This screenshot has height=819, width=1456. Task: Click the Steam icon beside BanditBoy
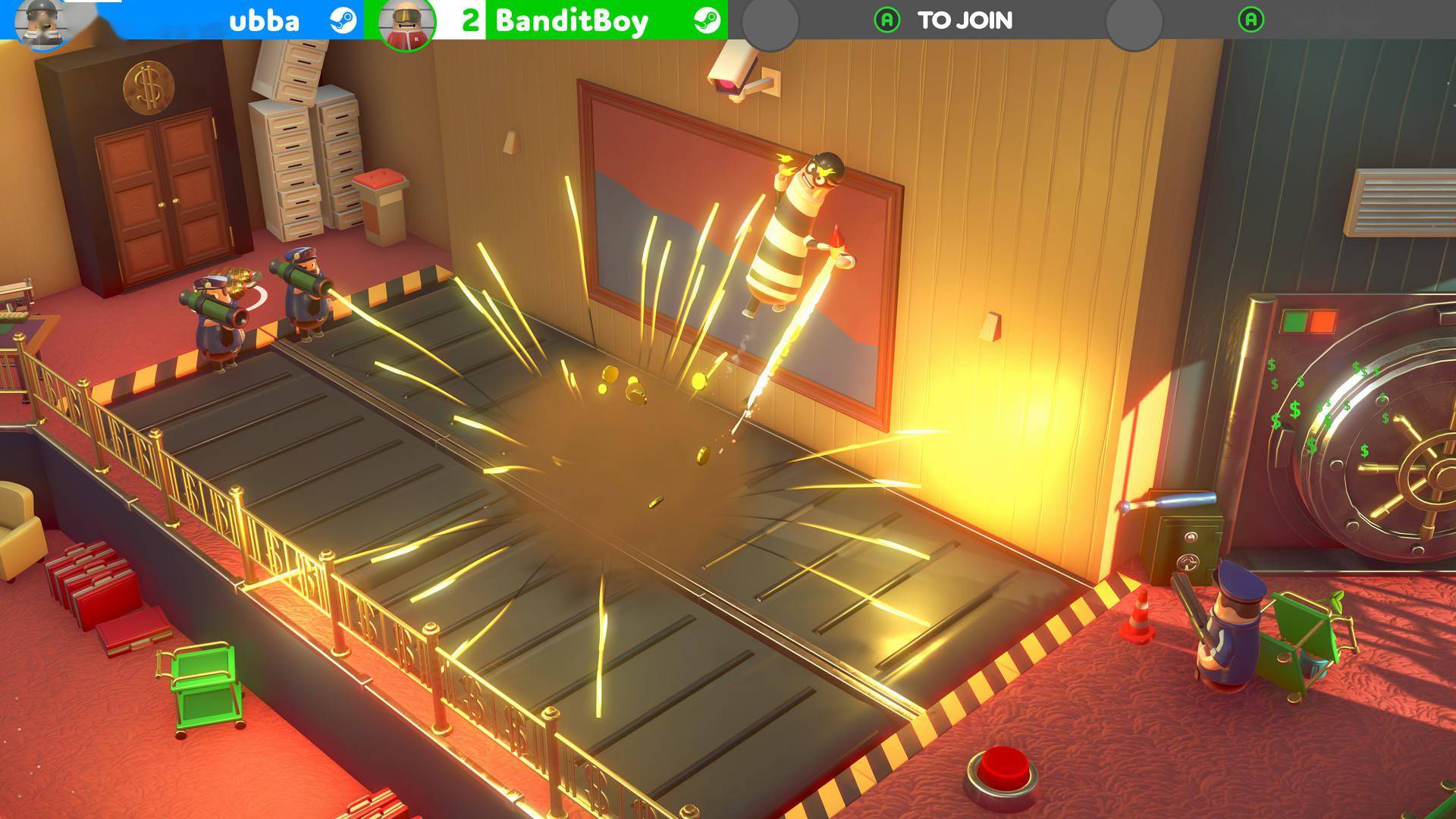pos(707,20)
